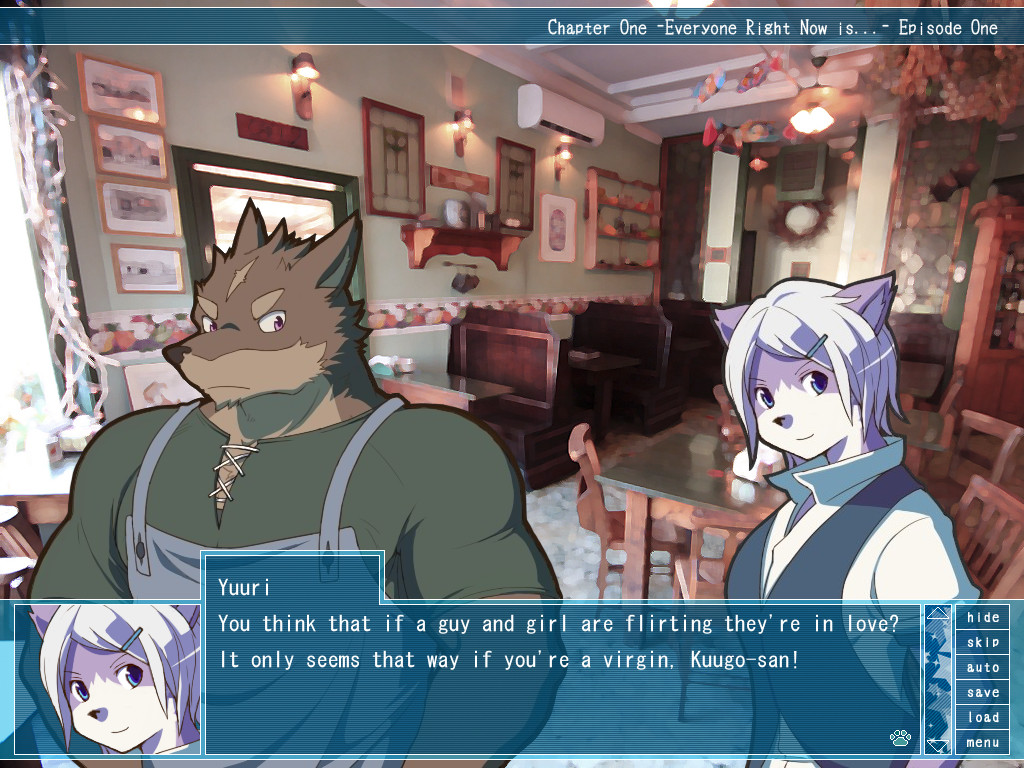Turn on auto text advance
Image resolution: width=1024 pixels, height=768 pixels.
point(982,667)
